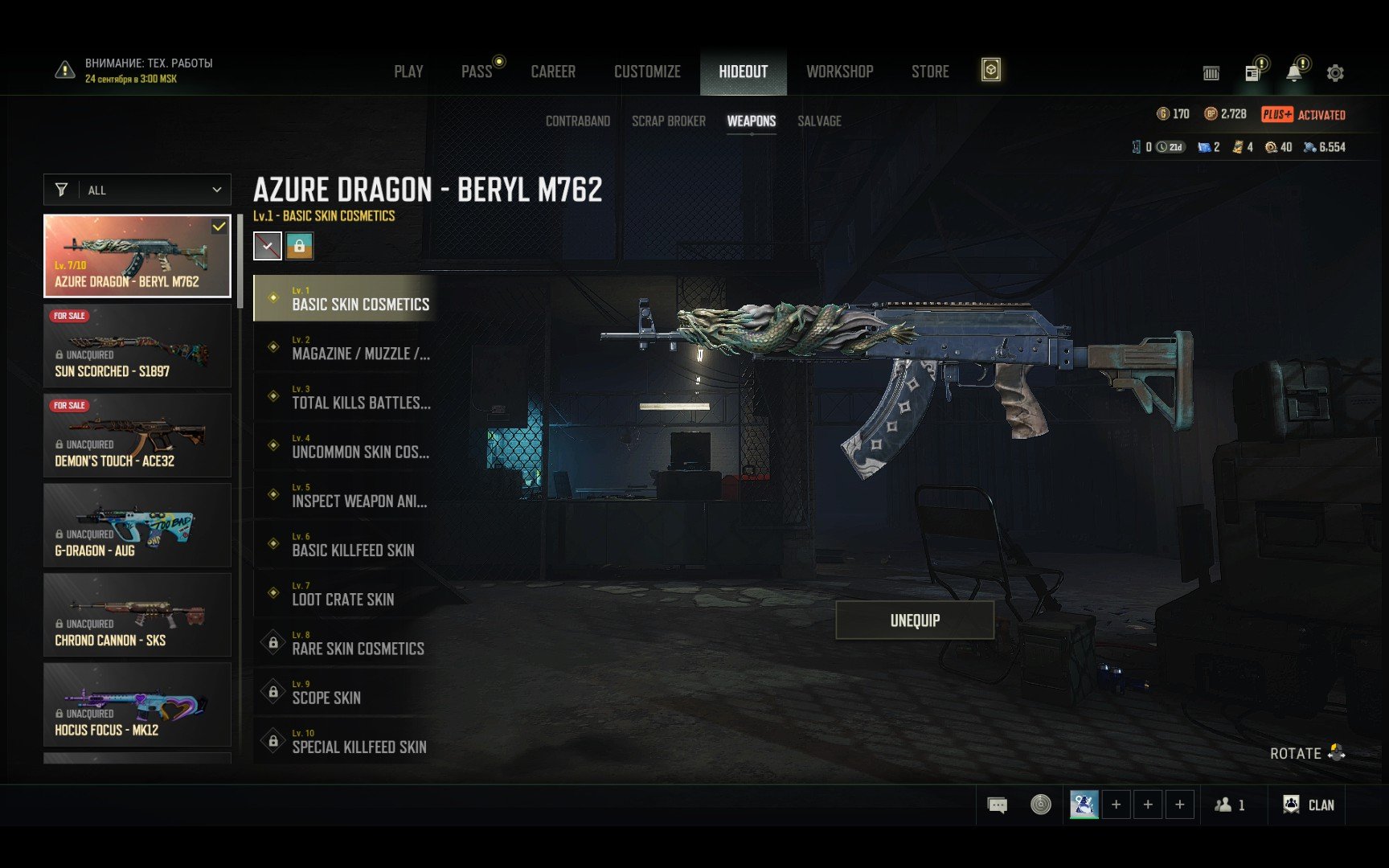The width and height of the screenshot is (1389, 868).
Task: Open the chat bubble icon
Action: 997,805
